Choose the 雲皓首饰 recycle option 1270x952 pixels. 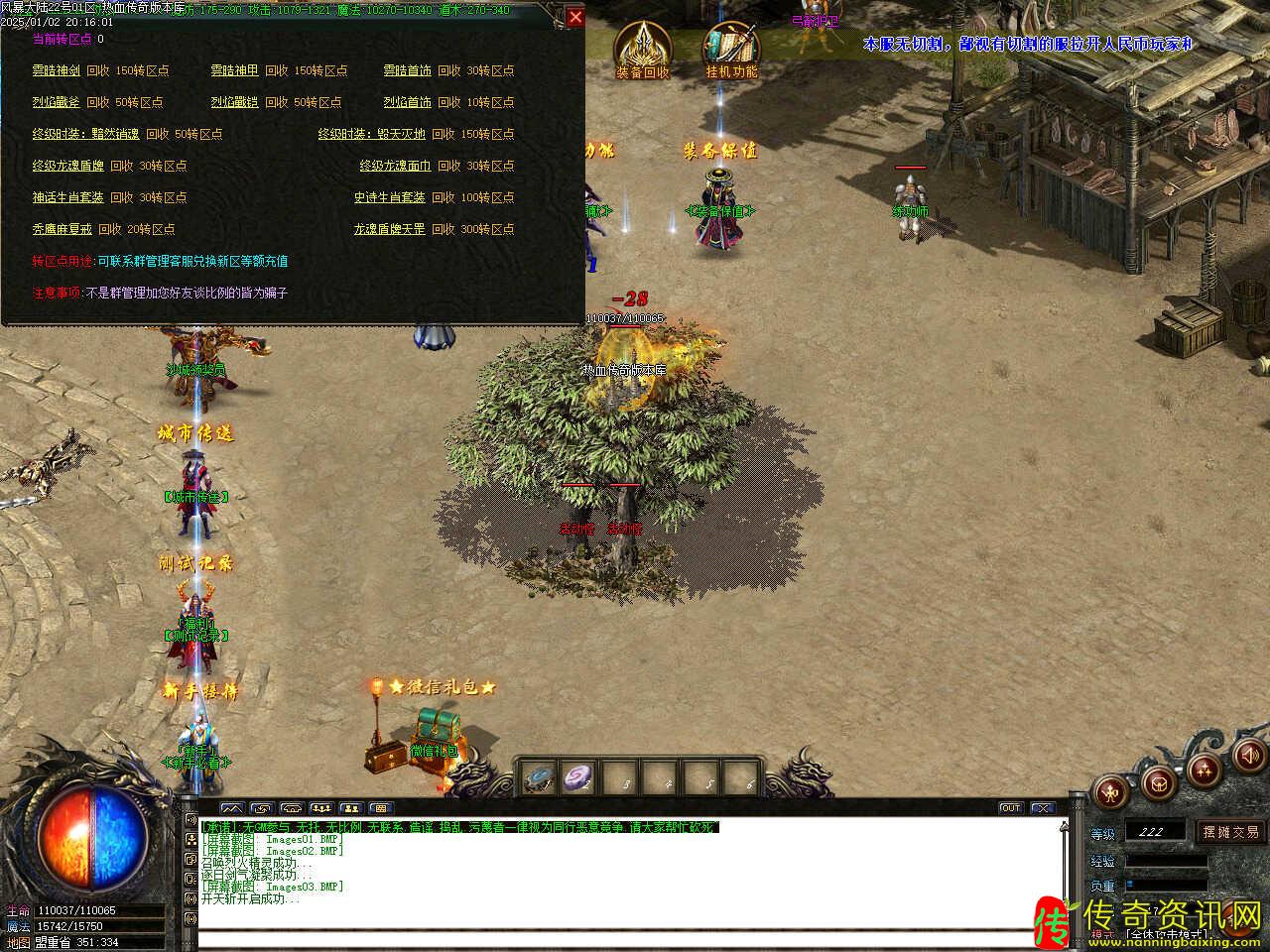[x=408, y=71]
